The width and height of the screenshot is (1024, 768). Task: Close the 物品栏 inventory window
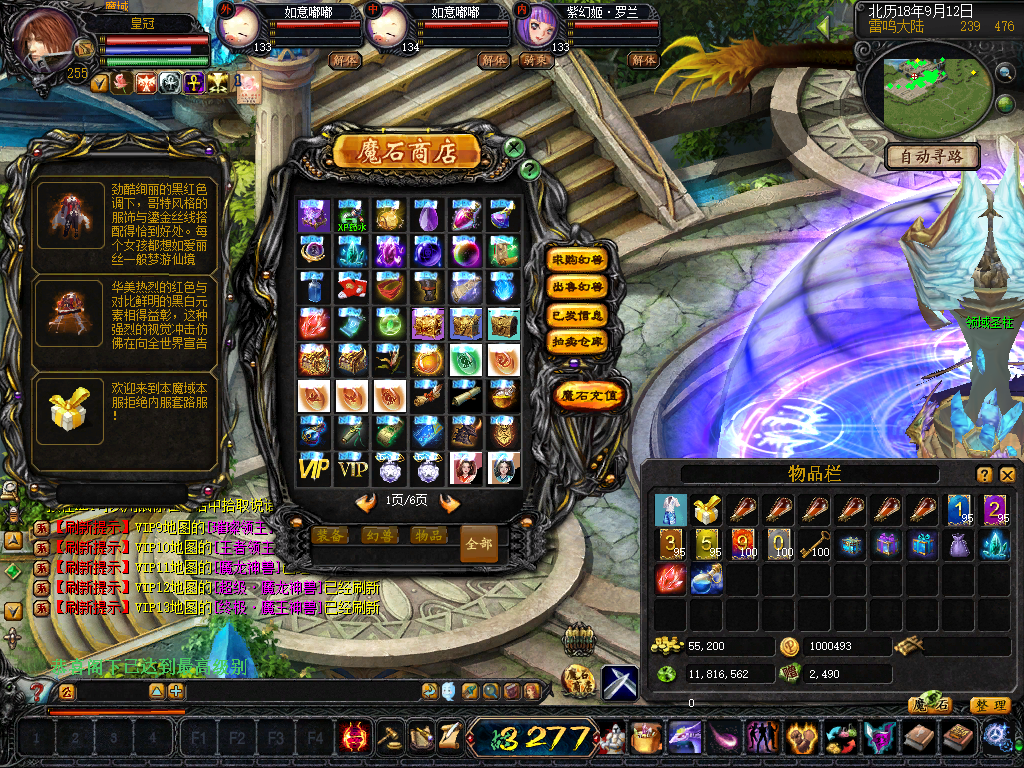(1007, 475)
